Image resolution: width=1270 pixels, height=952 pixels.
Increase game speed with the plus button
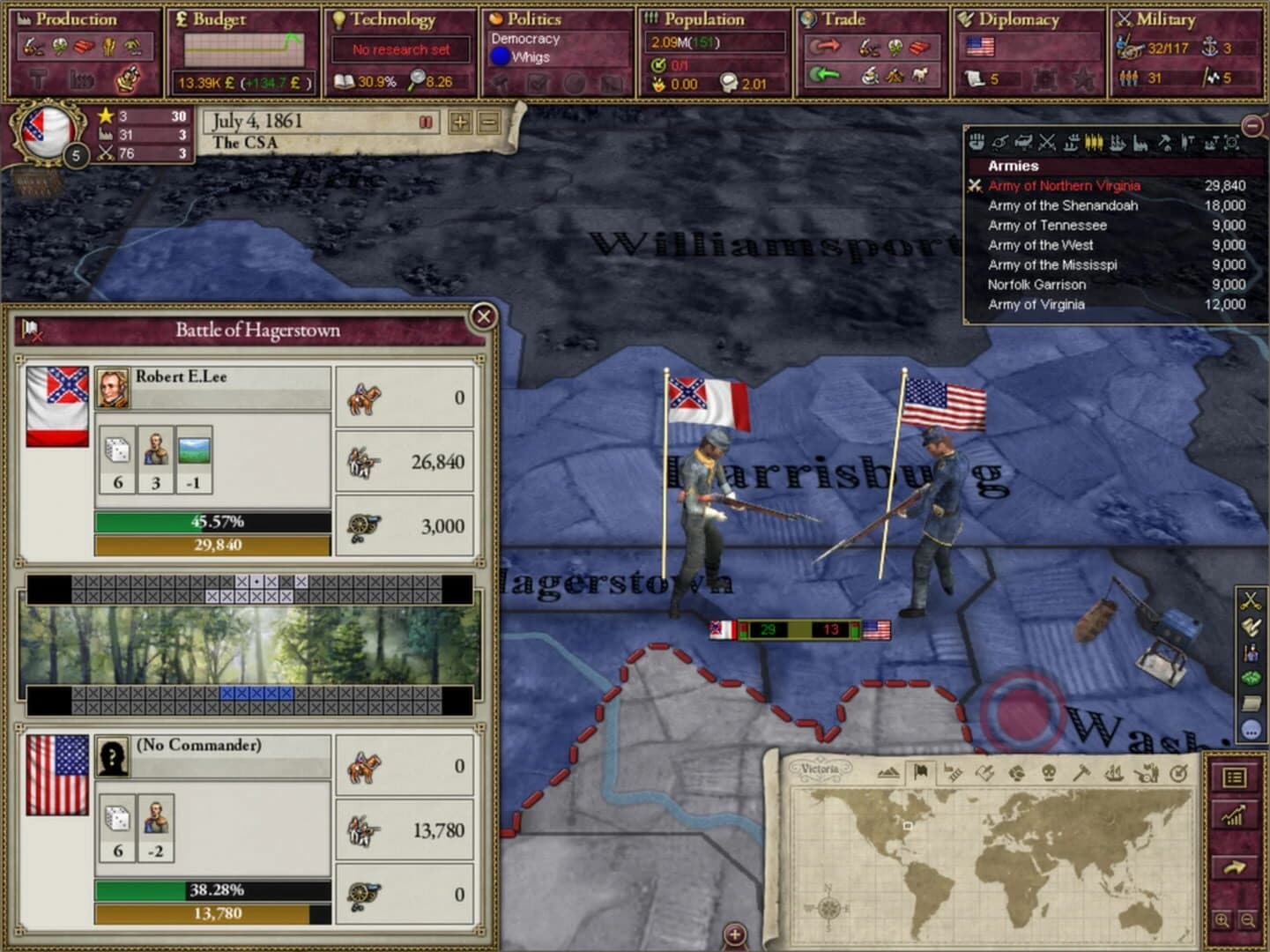tap(459, 121)
